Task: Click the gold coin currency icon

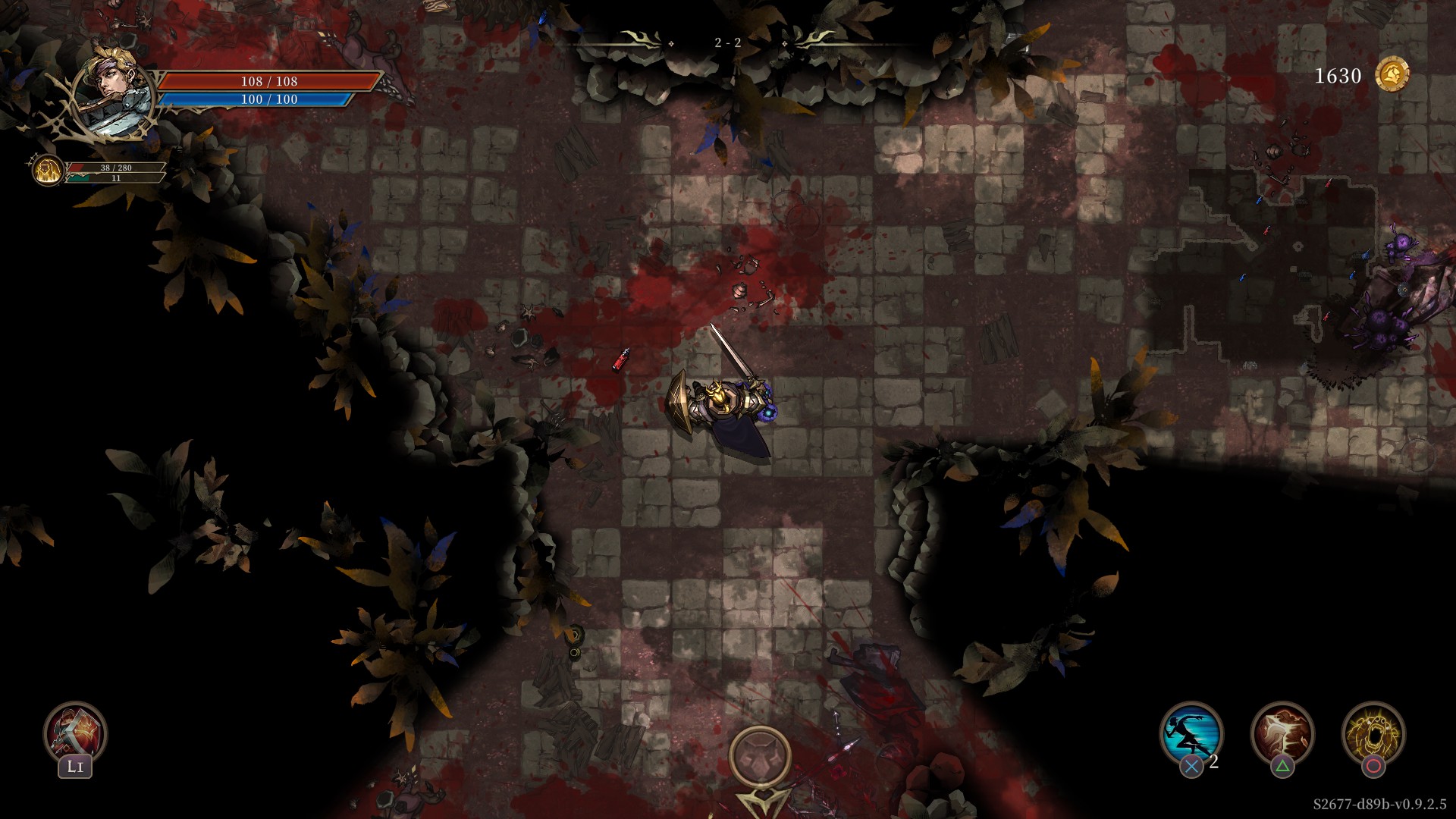Action: [1392, 75]
